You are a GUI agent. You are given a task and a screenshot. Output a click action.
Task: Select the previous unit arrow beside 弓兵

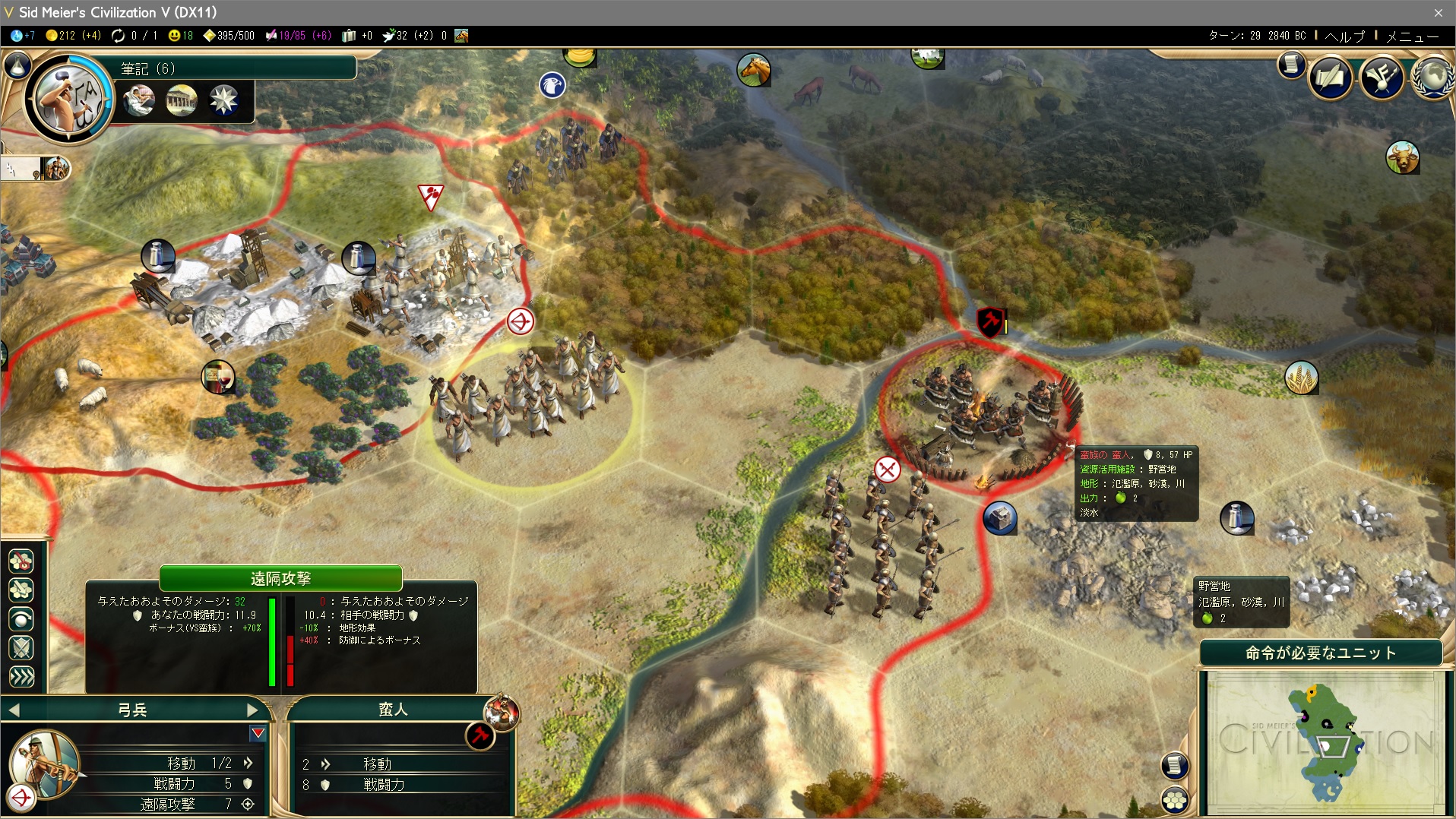[x=14, y=710]
